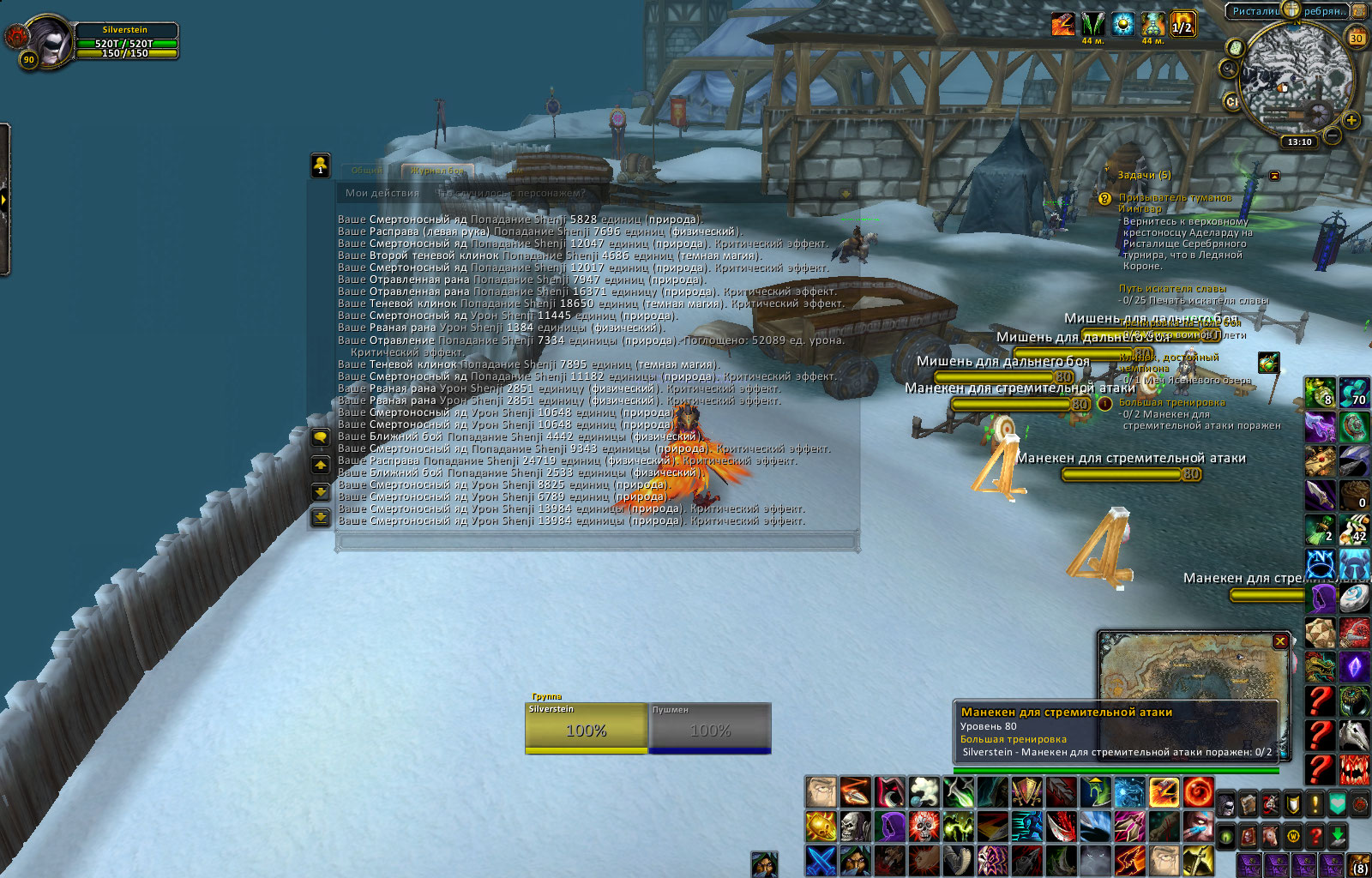Open the social friends button above chat
The width and height of the screenshot is (1372, 878).
point(320,165)
